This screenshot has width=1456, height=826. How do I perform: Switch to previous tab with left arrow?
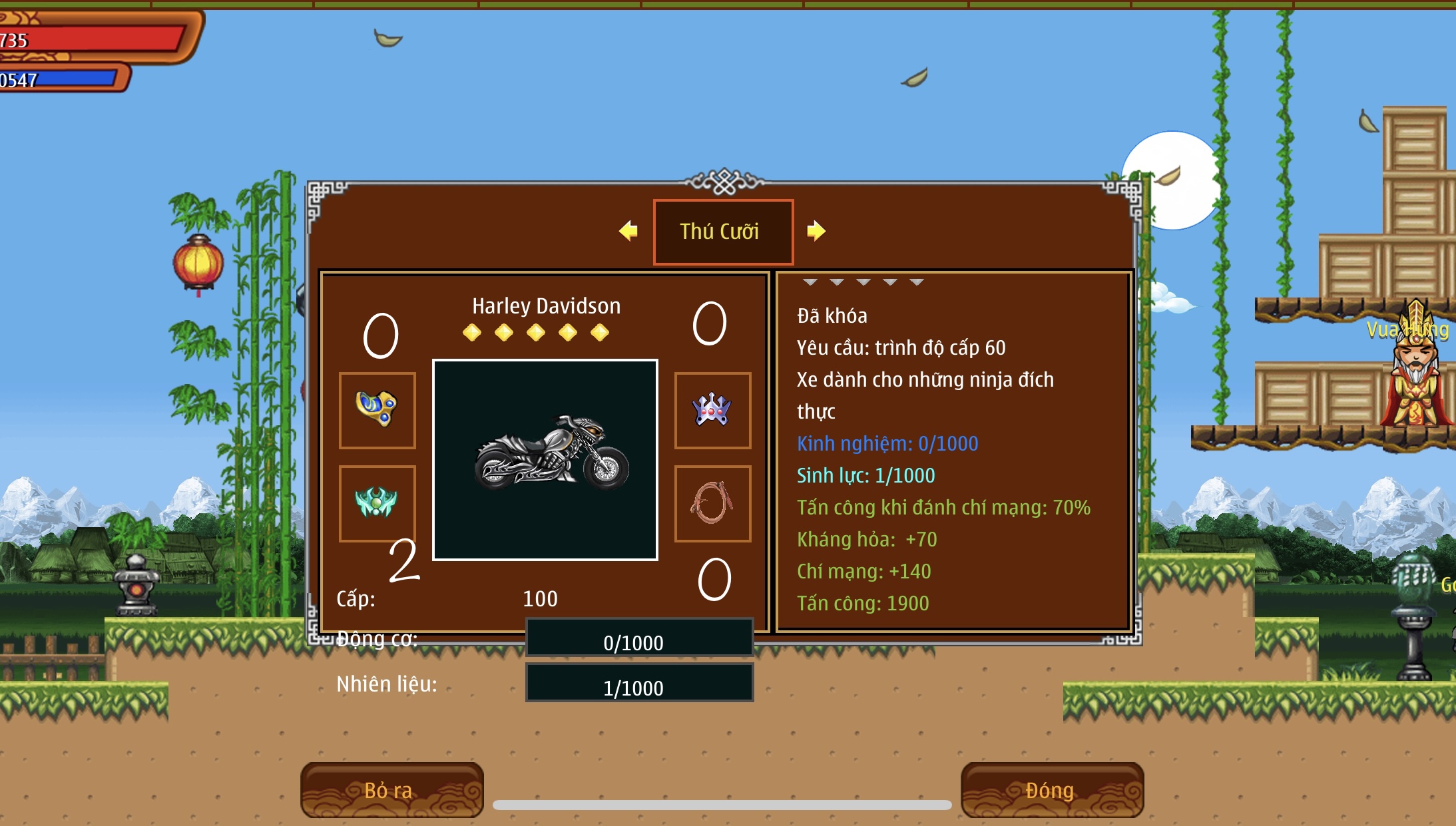pos(628,231)
